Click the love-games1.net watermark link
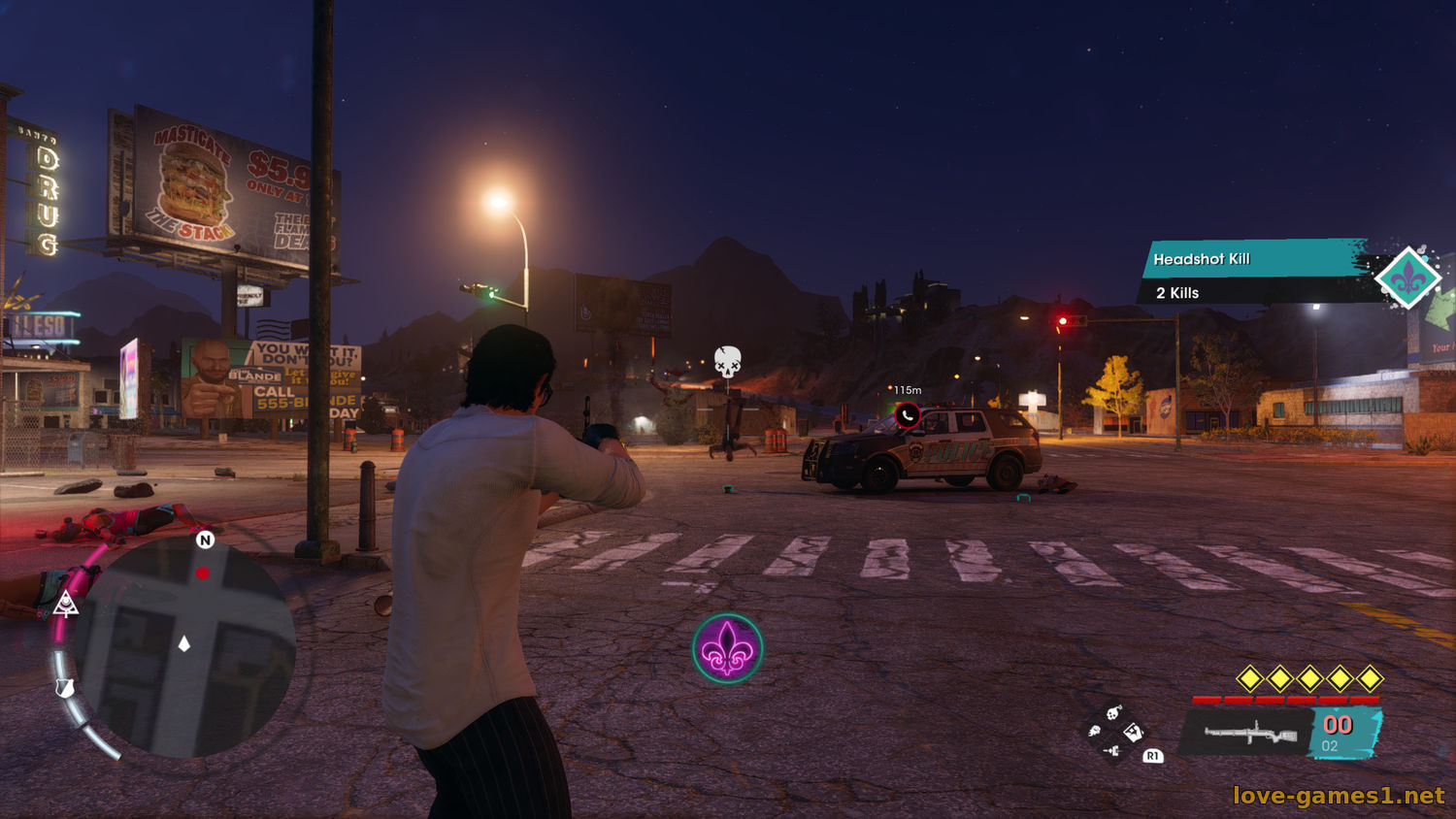This screenshot has height=819, width=1456. pyautogui.click(x=1339, y=796)
